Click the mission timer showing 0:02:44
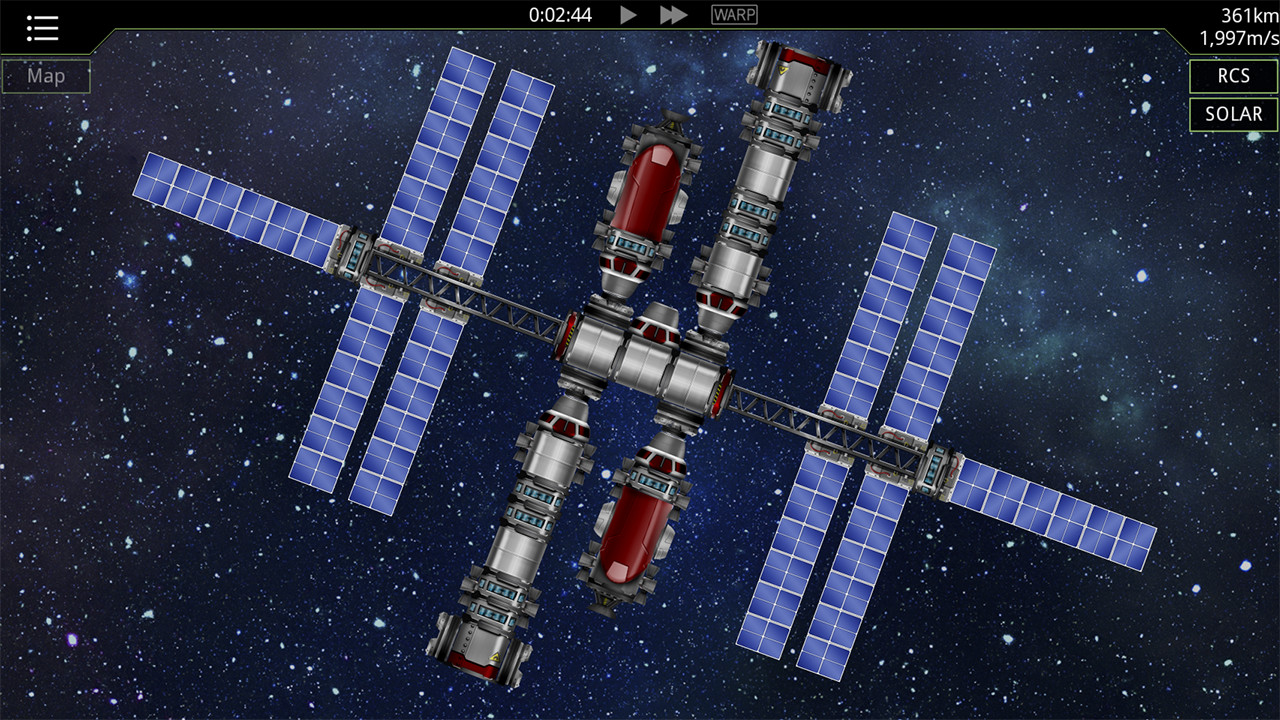This screenshot has width=1280, height=720. [x=558, y=15]
